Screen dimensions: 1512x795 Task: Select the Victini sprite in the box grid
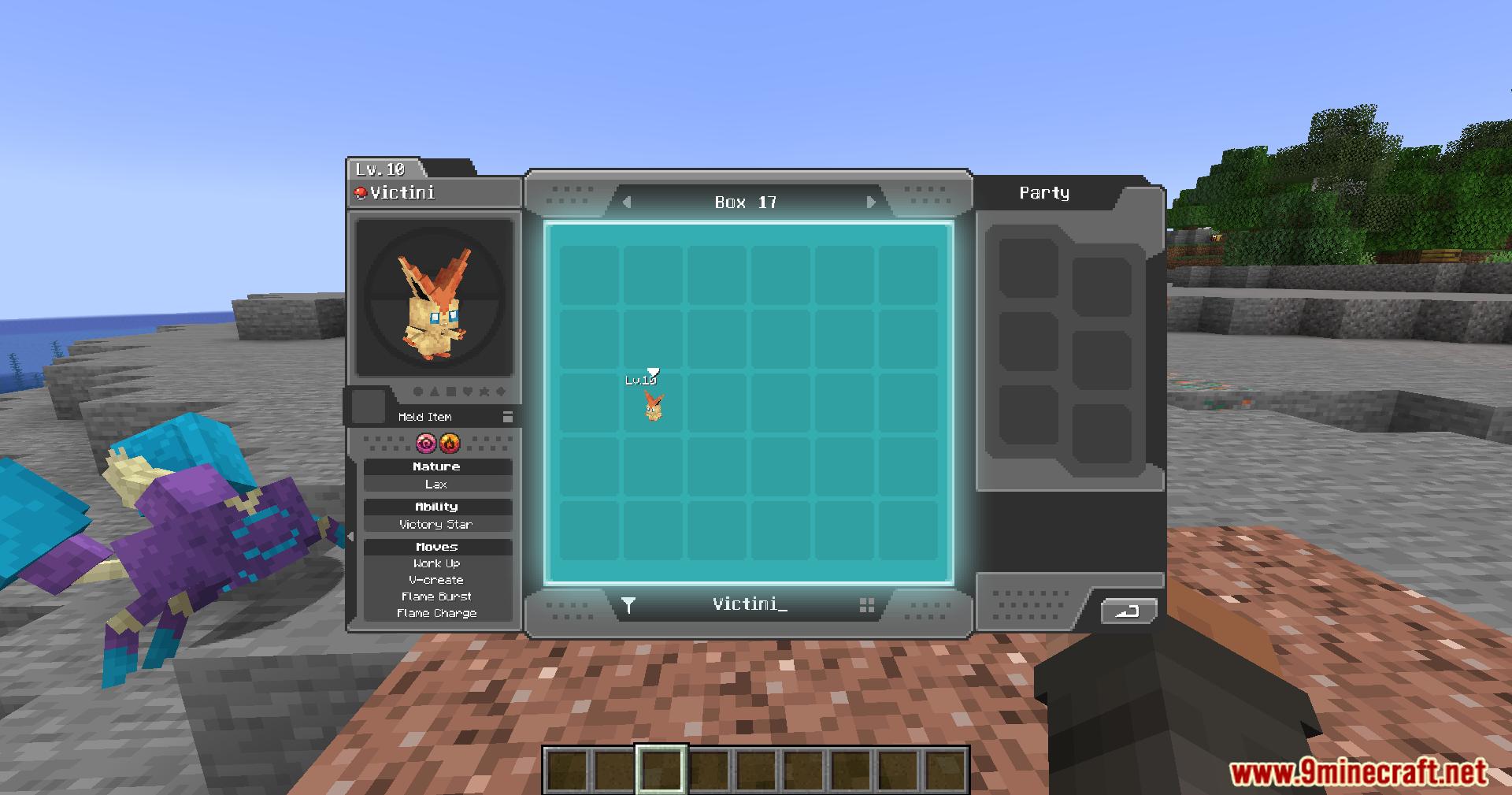652,407
